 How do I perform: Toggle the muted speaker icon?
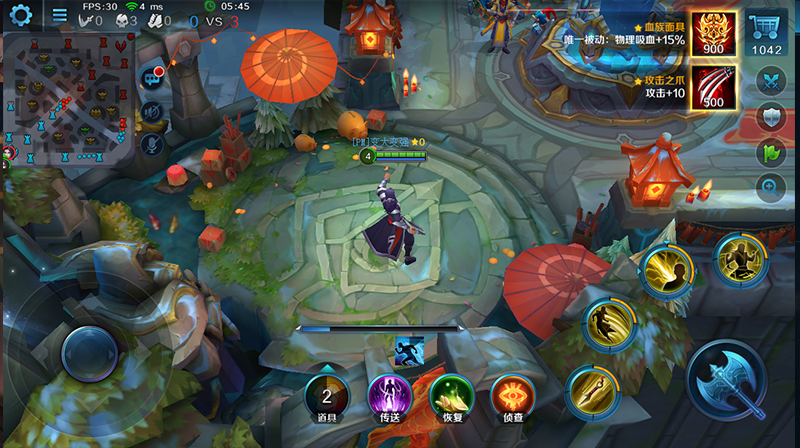point(153,112)
